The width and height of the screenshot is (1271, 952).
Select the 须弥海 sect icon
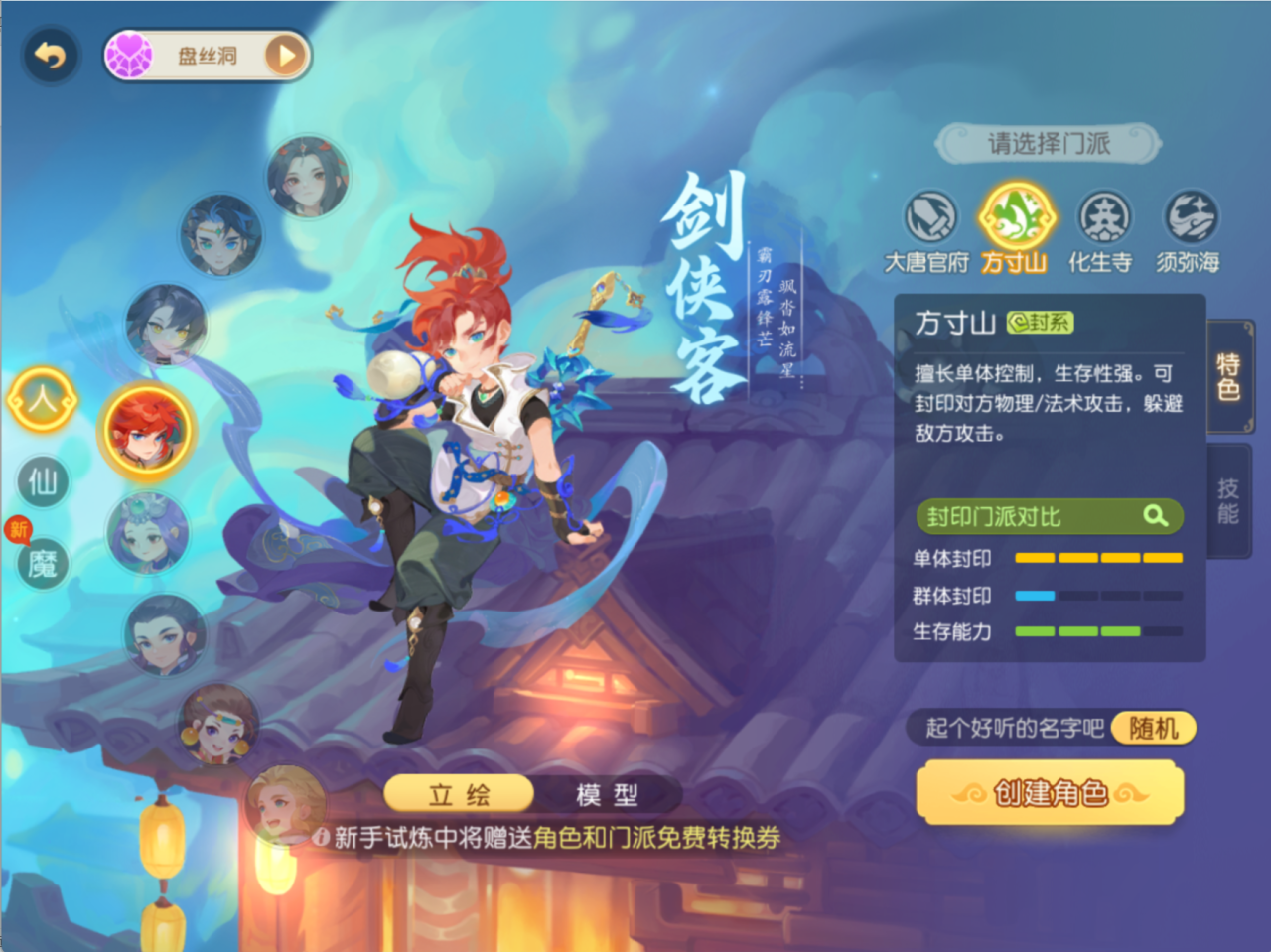click(x=1188, y=220)
